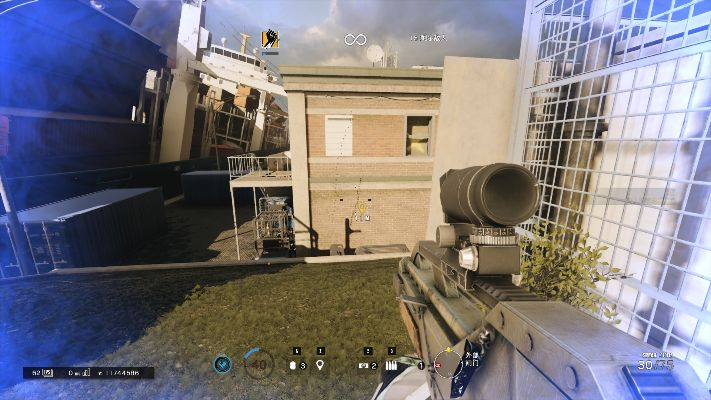711x400 pixels.
Task: Select the orange operator icon at top
Action: tap(271, 40)
